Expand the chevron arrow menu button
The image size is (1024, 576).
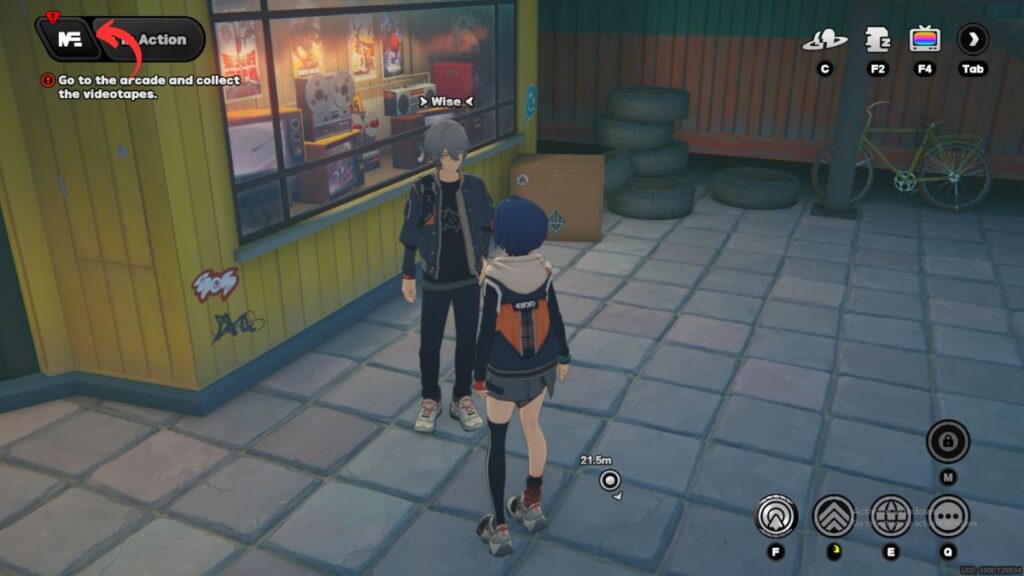[x=972, y=40]
